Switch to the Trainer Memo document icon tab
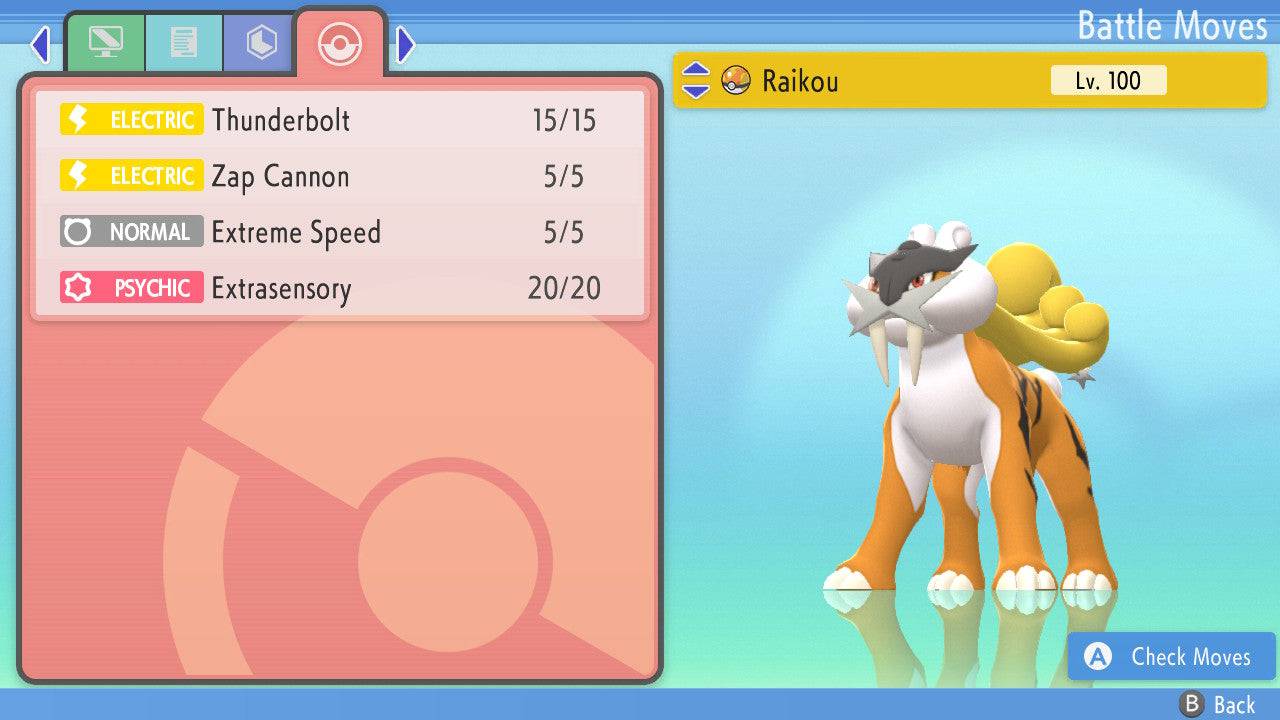Screen dimensions: 1280x720 pos(183,42)
